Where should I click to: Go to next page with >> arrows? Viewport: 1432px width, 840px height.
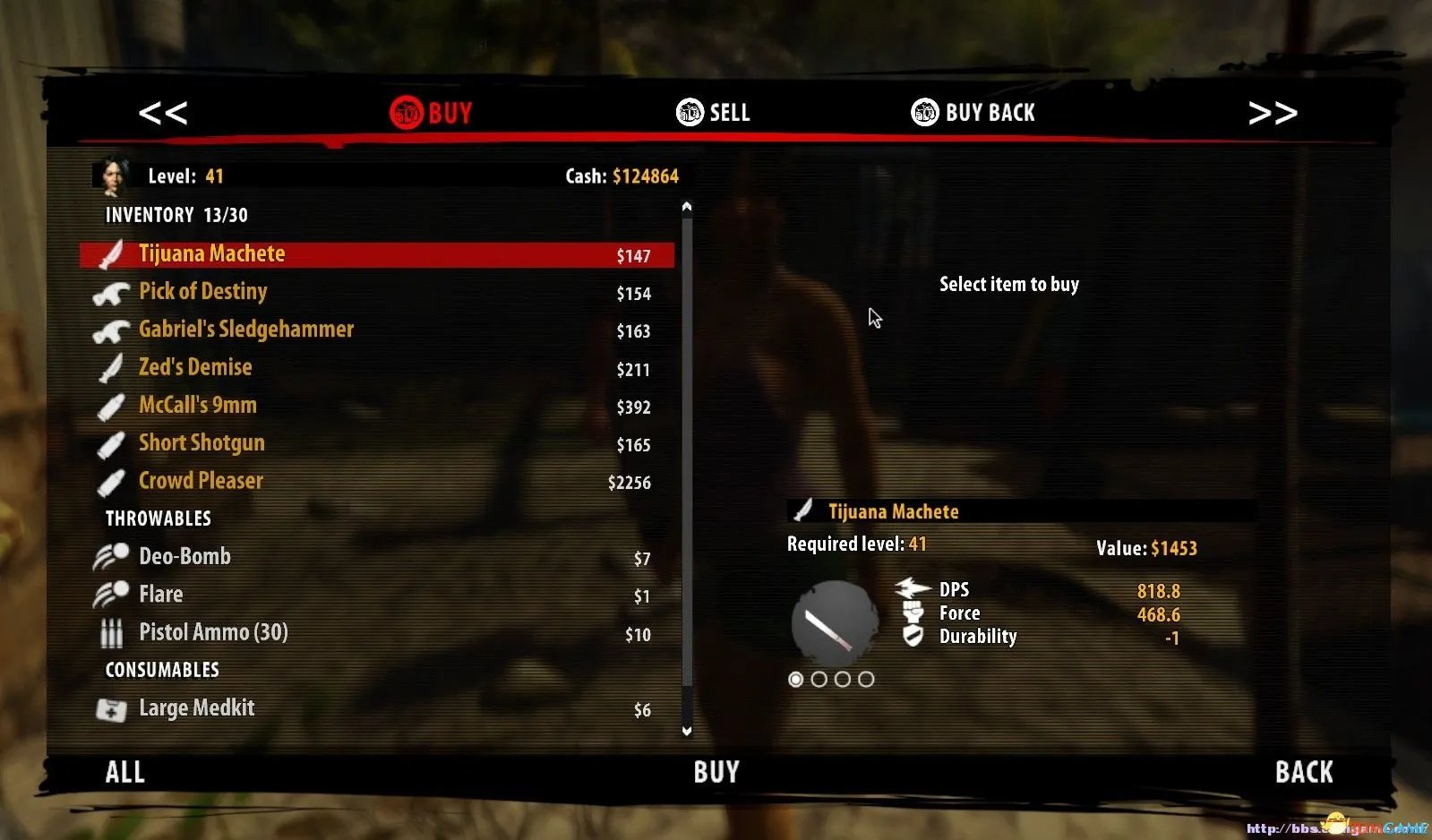coord(1273,113)
